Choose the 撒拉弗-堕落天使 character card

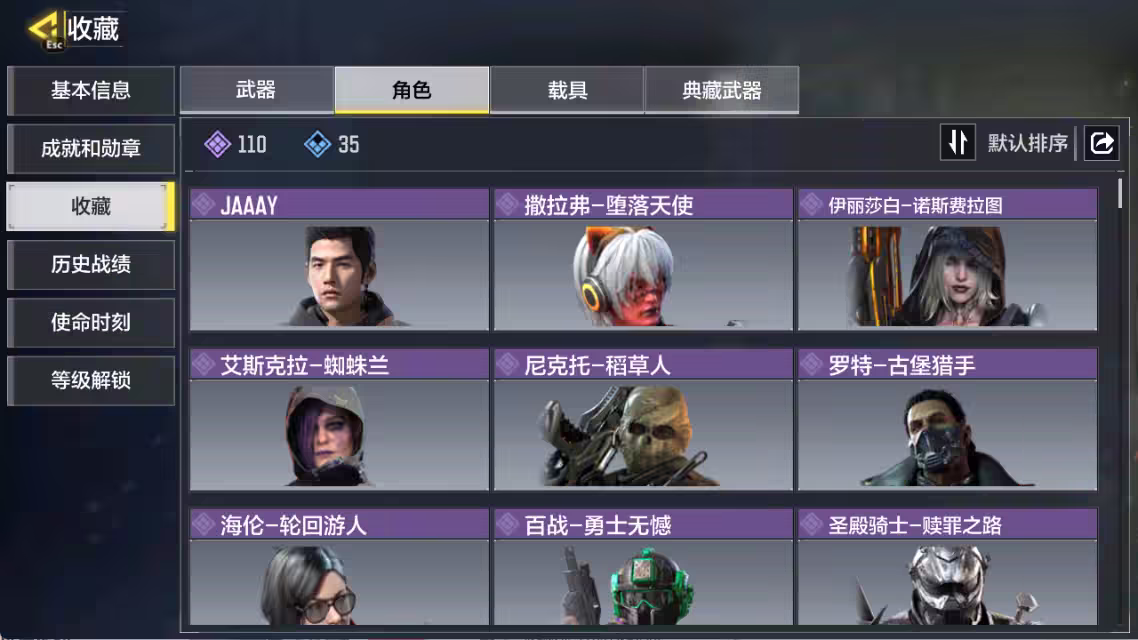(643, 260)
